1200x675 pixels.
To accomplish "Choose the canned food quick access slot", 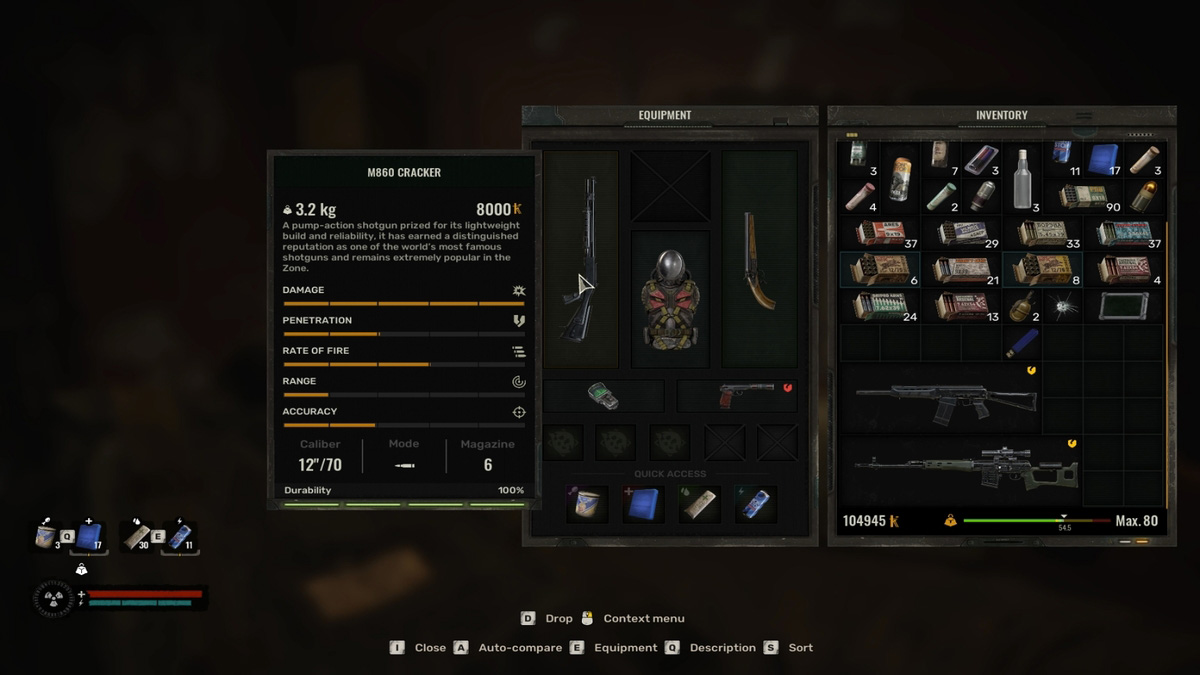I will coord(587,504).
